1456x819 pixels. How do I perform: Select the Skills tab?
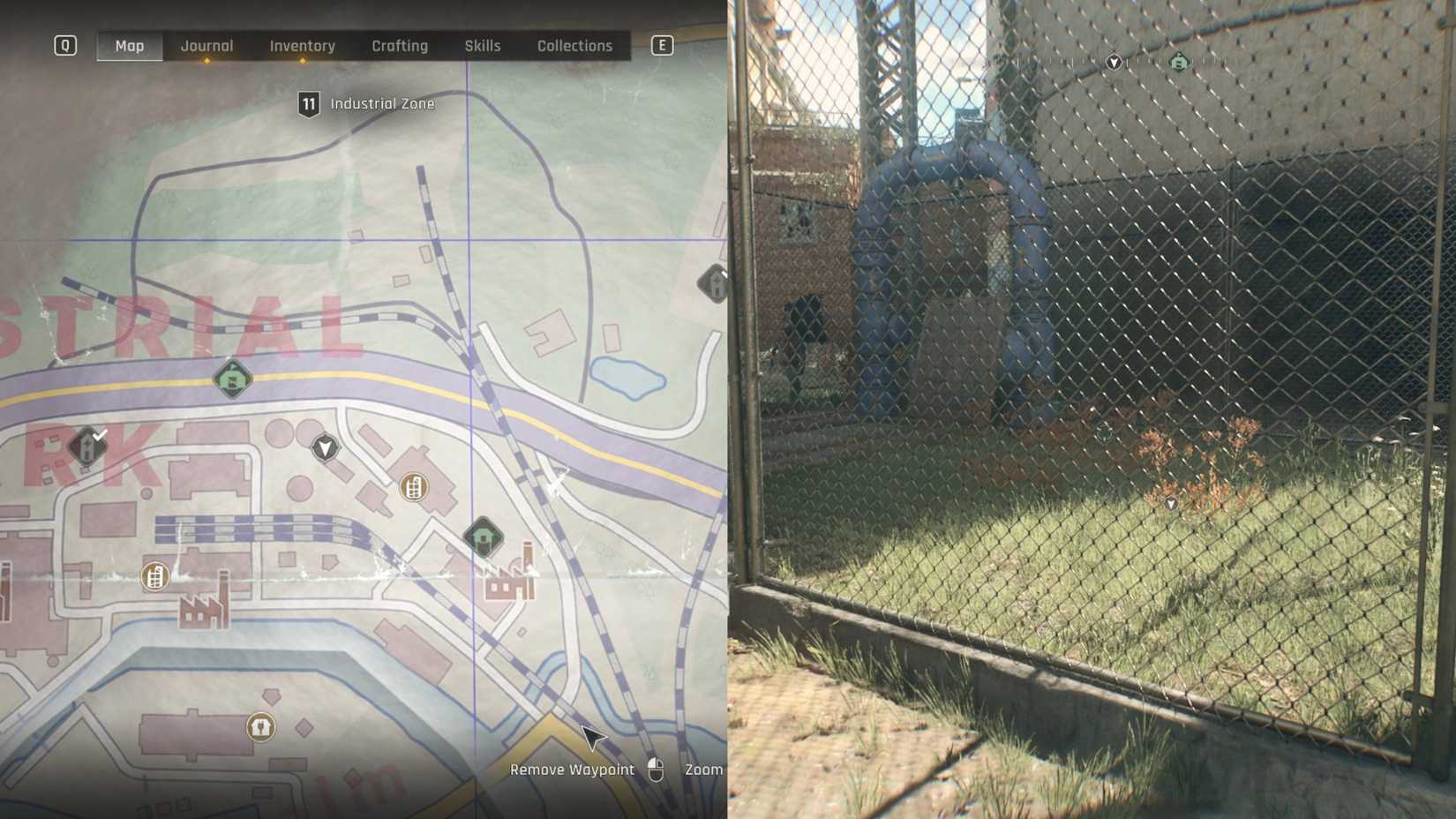[x=482, y=45]
